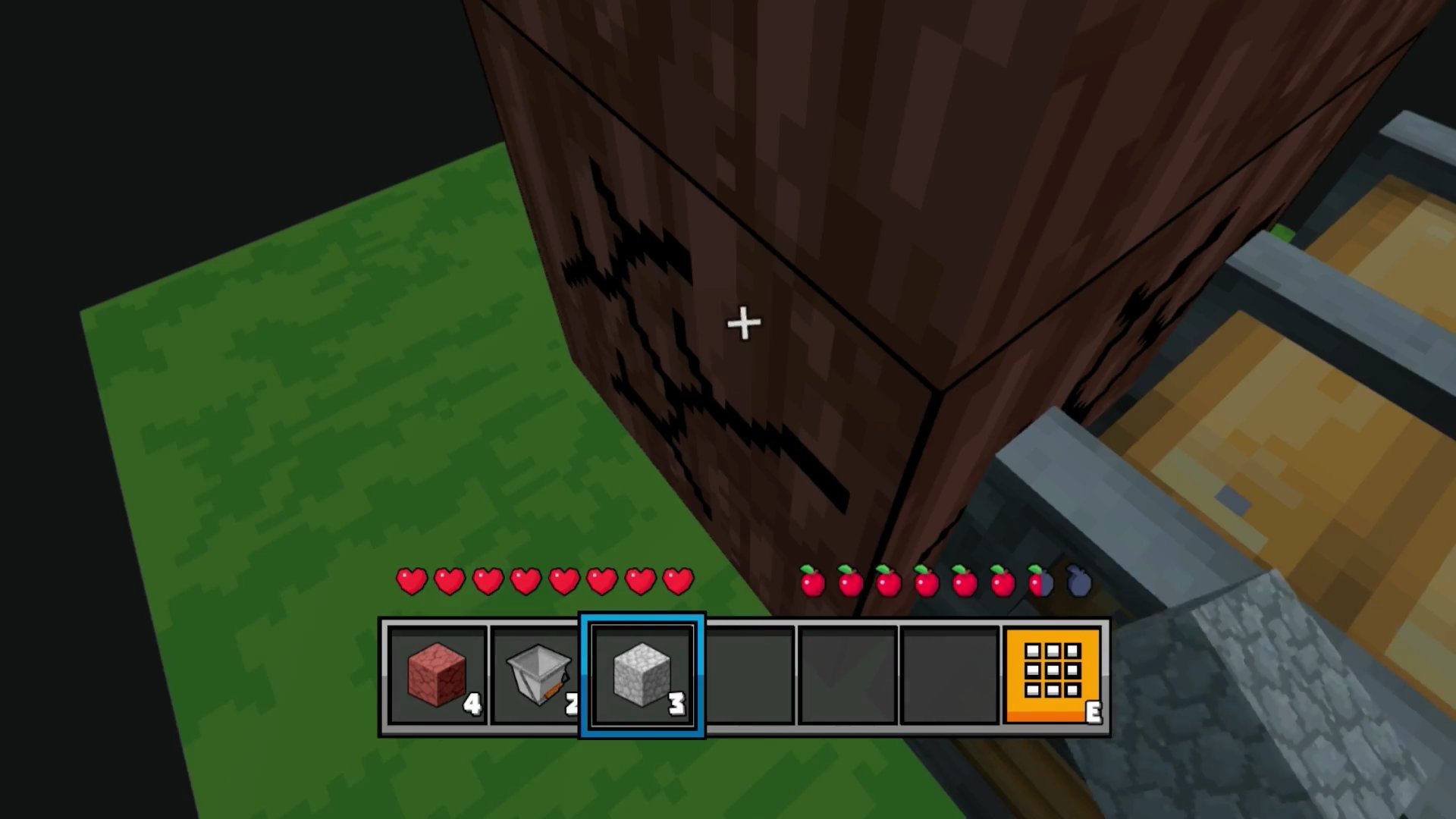Open the inventory with the orange E grid button
The height and width of the screenshot is (819, 1456).
pyautogui.click(x=1053, y=675)
